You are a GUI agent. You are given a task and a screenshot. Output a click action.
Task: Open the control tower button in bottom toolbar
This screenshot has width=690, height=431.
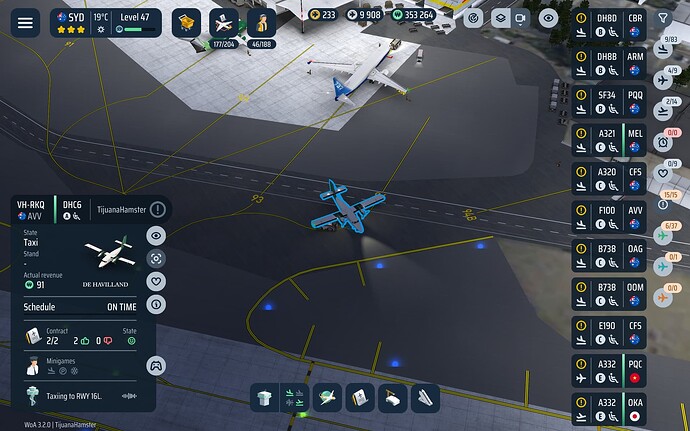(263, 397)
